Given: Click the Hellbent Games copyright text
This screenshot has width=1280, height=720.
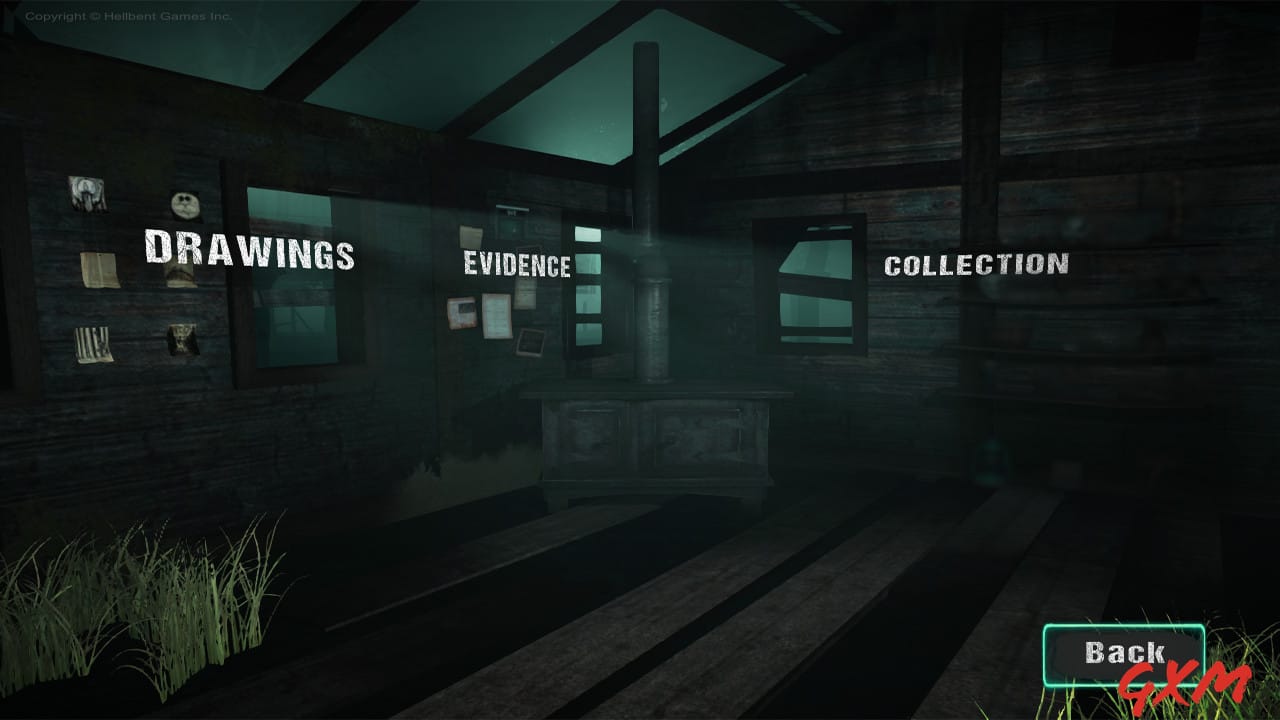Looking at the screenshot, I should (130, 15).
